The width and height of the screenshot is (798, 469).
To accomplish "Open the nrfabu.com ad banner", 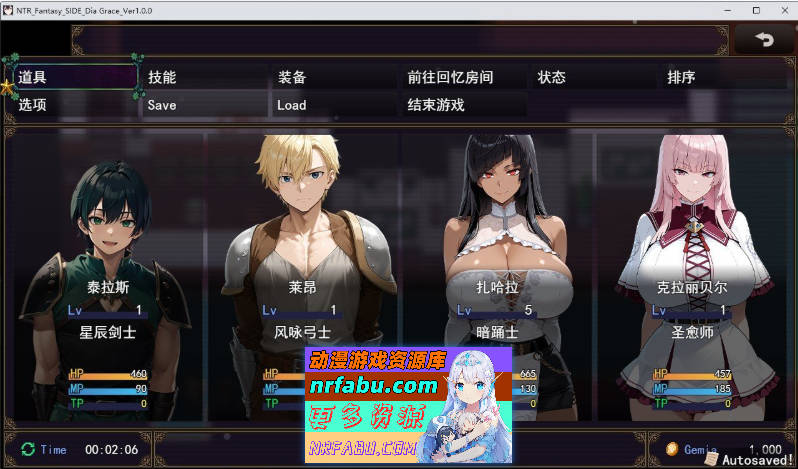I will coord(408,404).
